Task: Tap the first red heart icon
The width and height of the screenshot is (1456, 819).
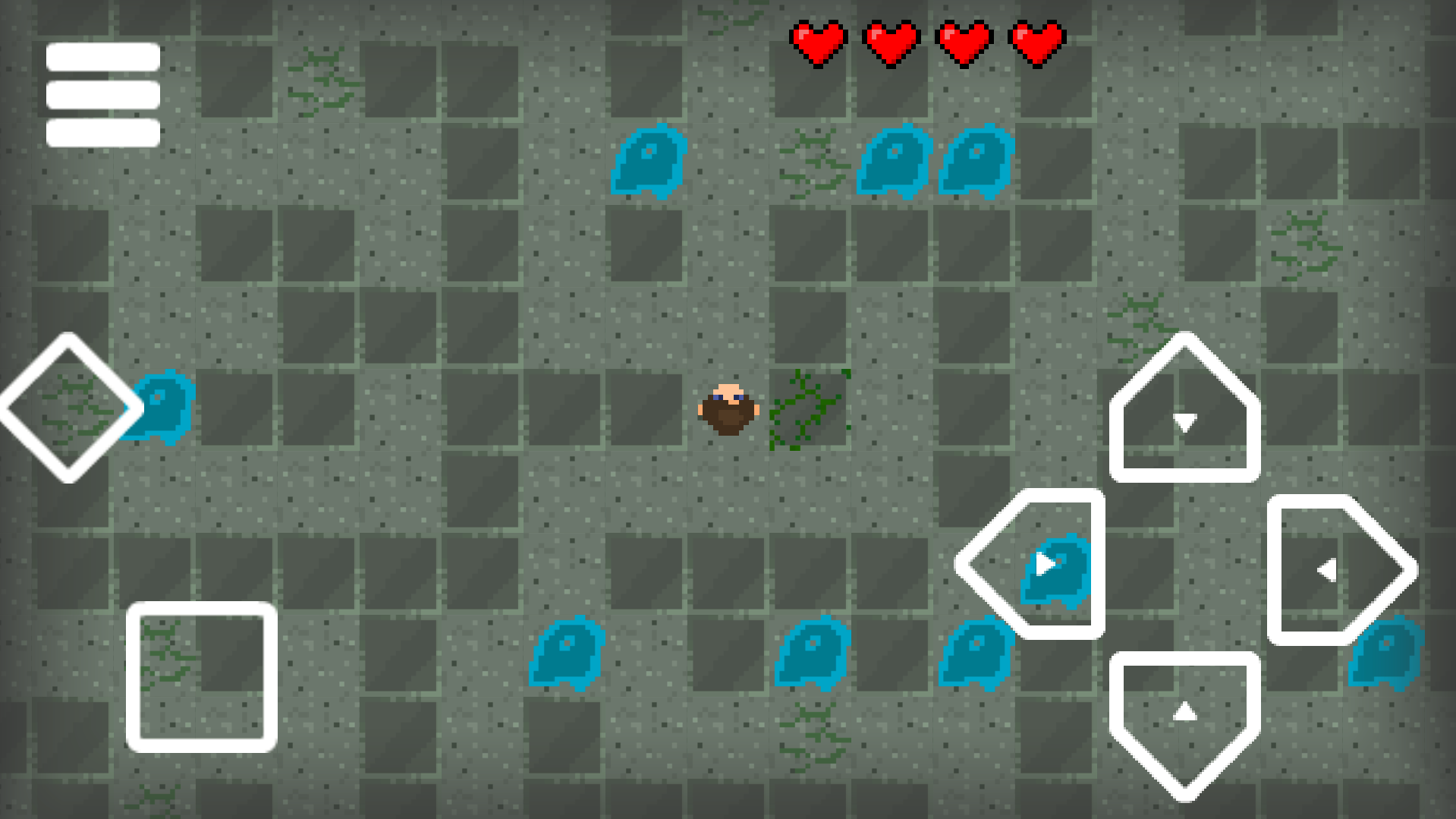Action: [819, 42]
